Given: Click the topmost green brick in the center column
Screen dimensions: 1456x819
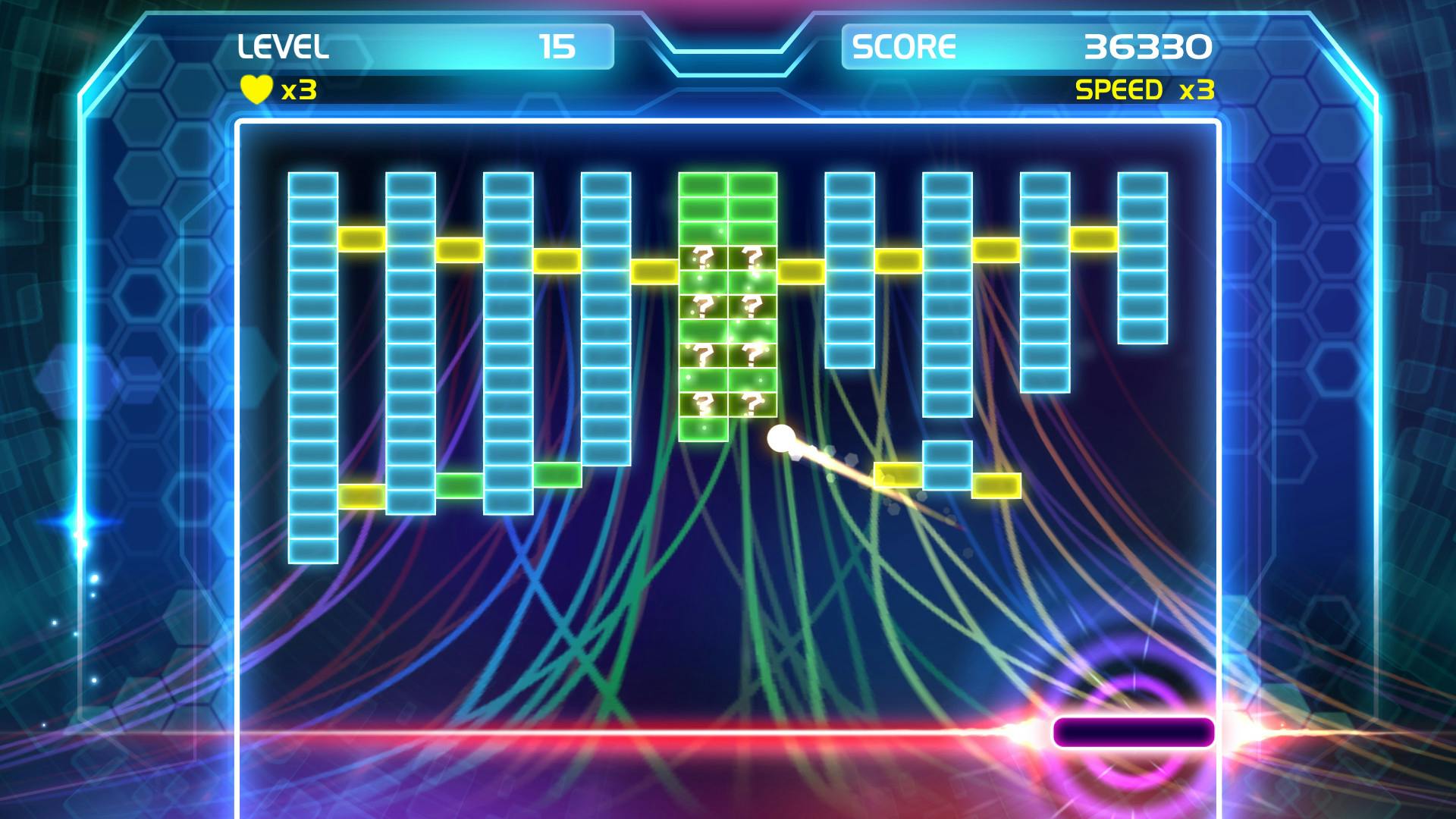Looking at the screenshot, I should (x=701, y=186).
